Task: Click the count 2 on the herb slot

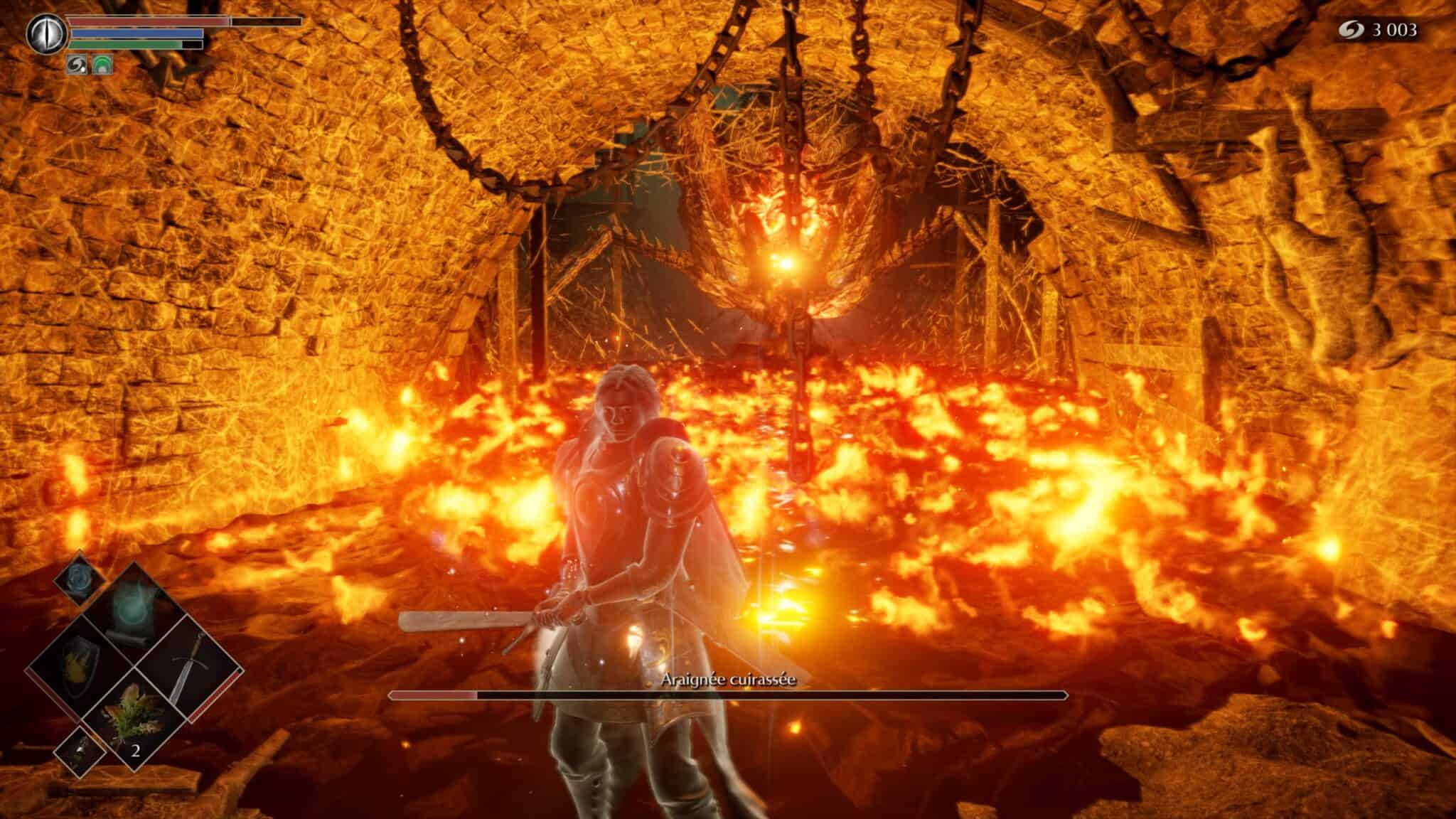Action: point(136,751)
